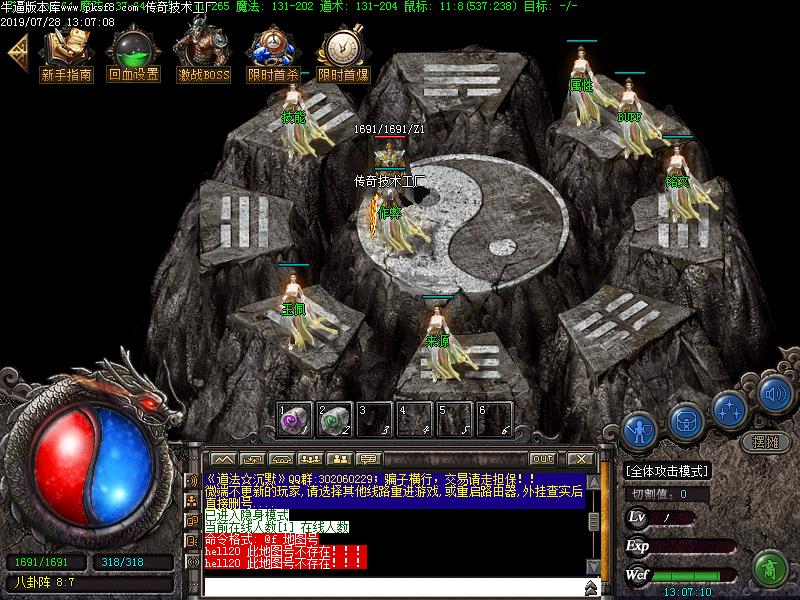Screen dimensions: 800x600
Task: Close the chat panel with the X button
Action: pos(578,459)
